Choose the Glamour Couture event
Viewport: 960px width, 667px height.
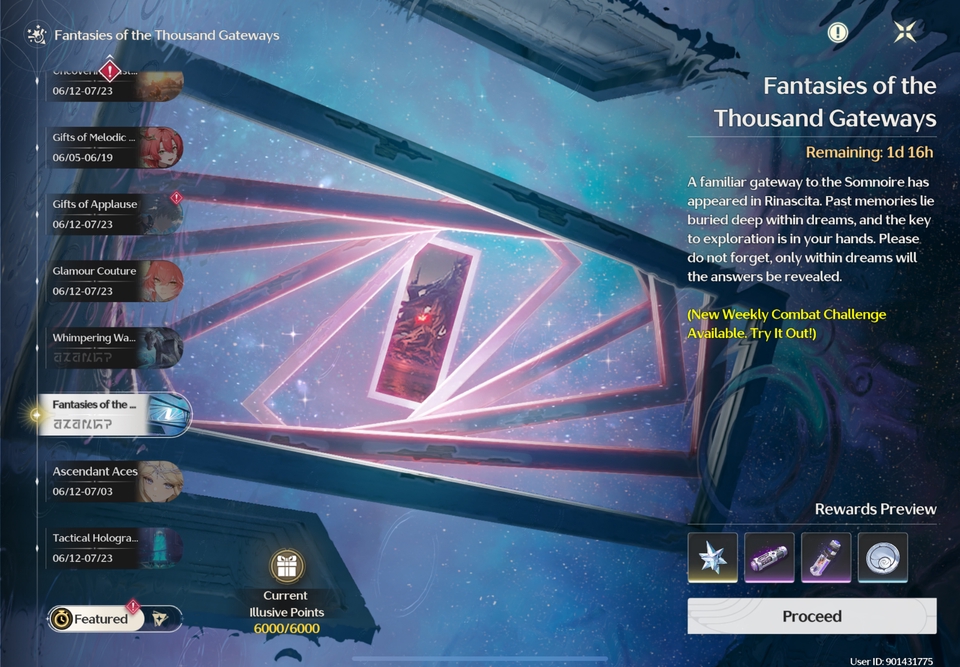coord(115,280)
